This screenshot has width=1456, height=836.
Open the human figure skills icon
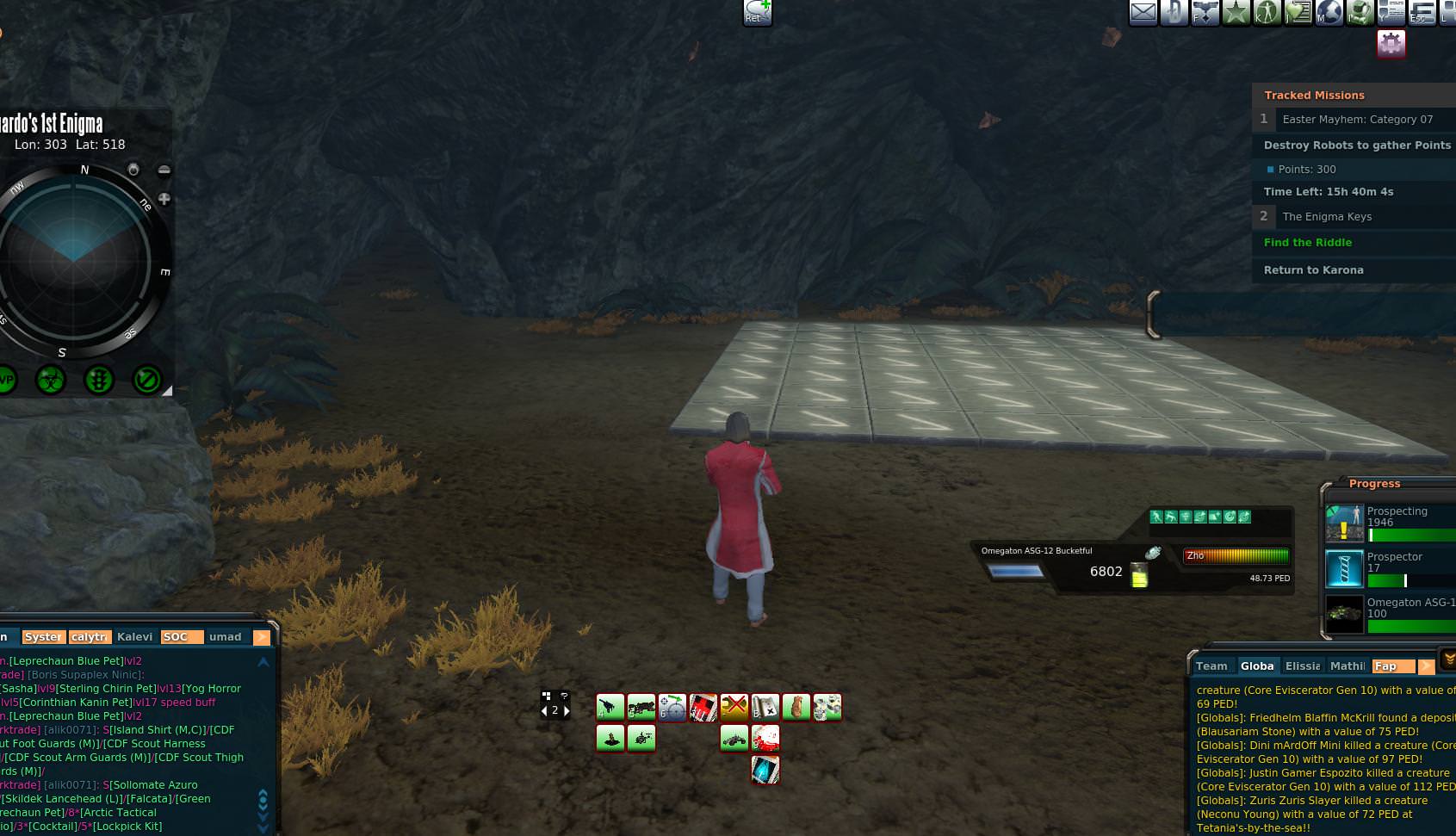click(x=1267, y=12)
